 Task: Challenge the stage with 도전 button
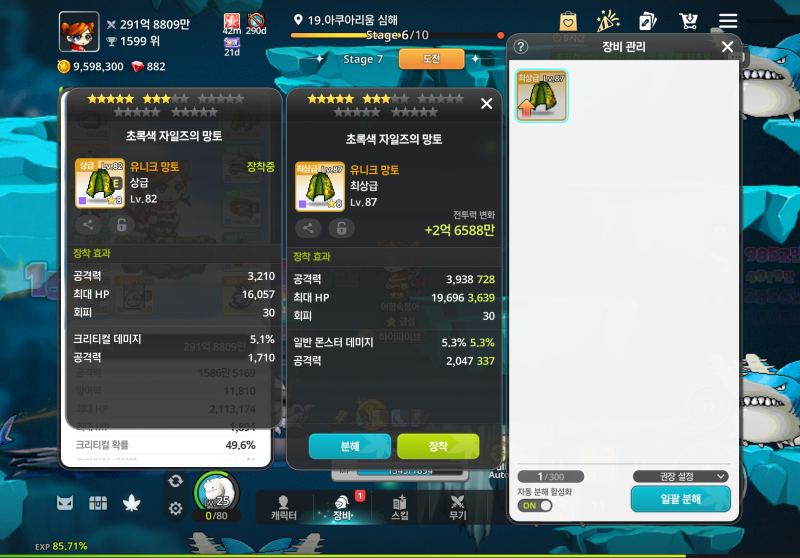click(x=431, y=59)
